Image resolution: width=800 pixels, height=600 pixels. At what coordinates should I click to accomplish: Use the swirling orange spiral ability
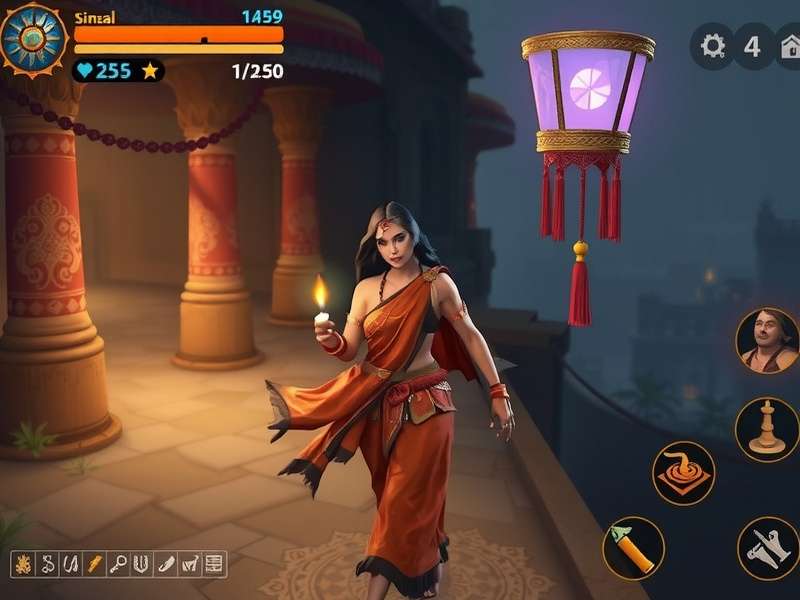tap(683, 472)
